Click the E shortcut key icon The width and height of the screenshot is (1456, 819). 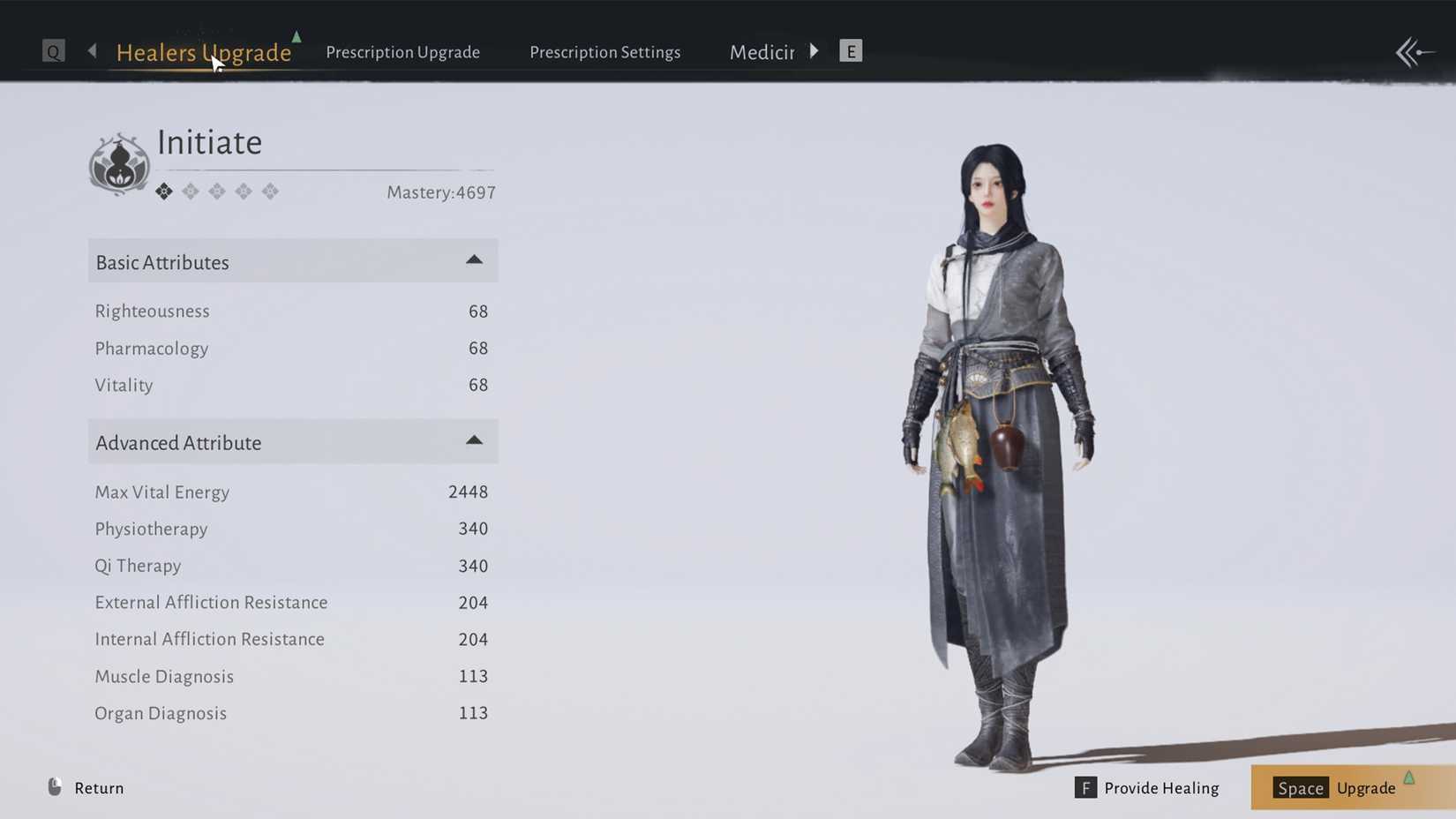click(851, 50)
